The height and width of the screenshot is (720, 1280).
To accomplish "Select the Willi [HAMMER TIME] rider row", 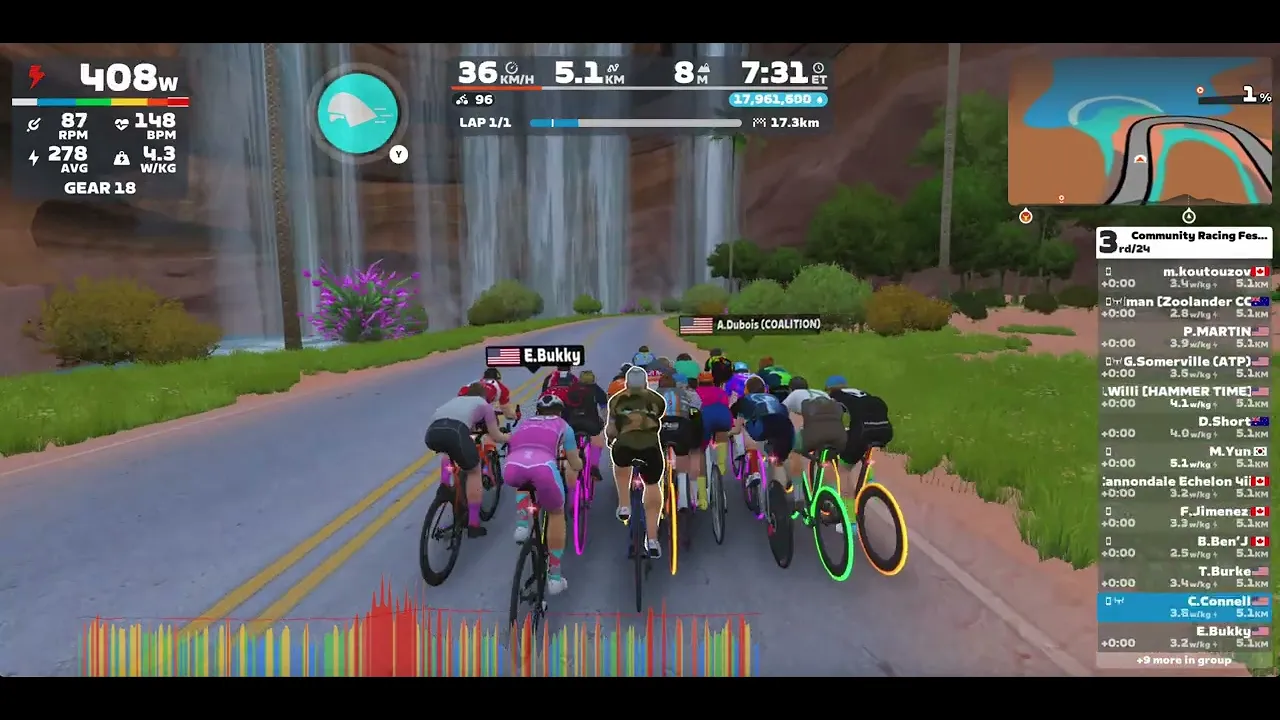I will (x=1184, y=397).
